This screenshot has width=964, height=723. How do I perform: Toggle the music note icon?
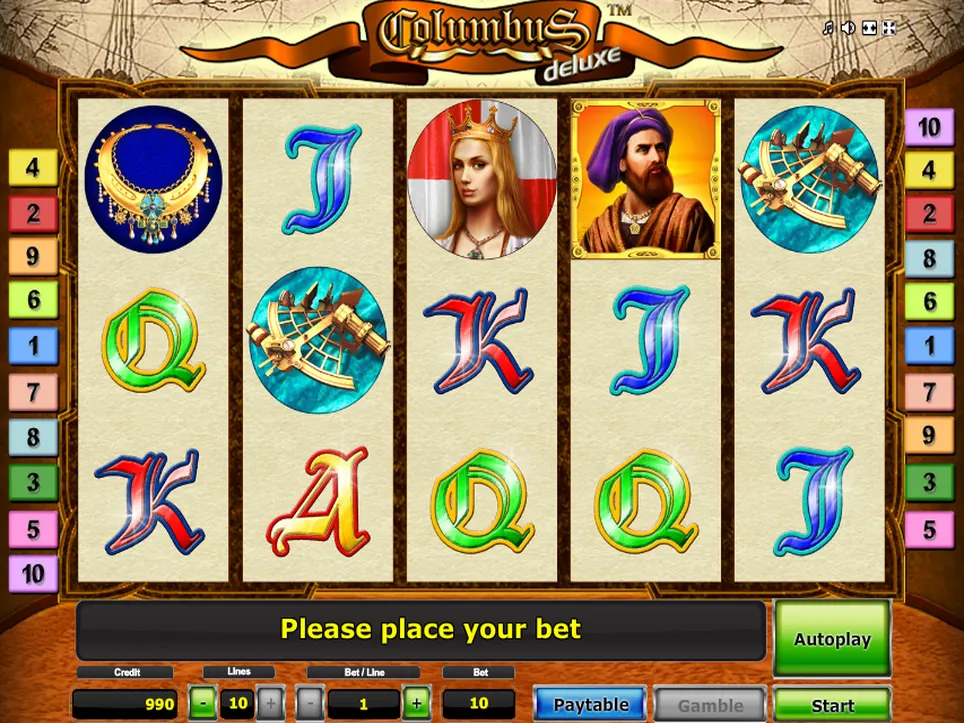pos(827,28)
